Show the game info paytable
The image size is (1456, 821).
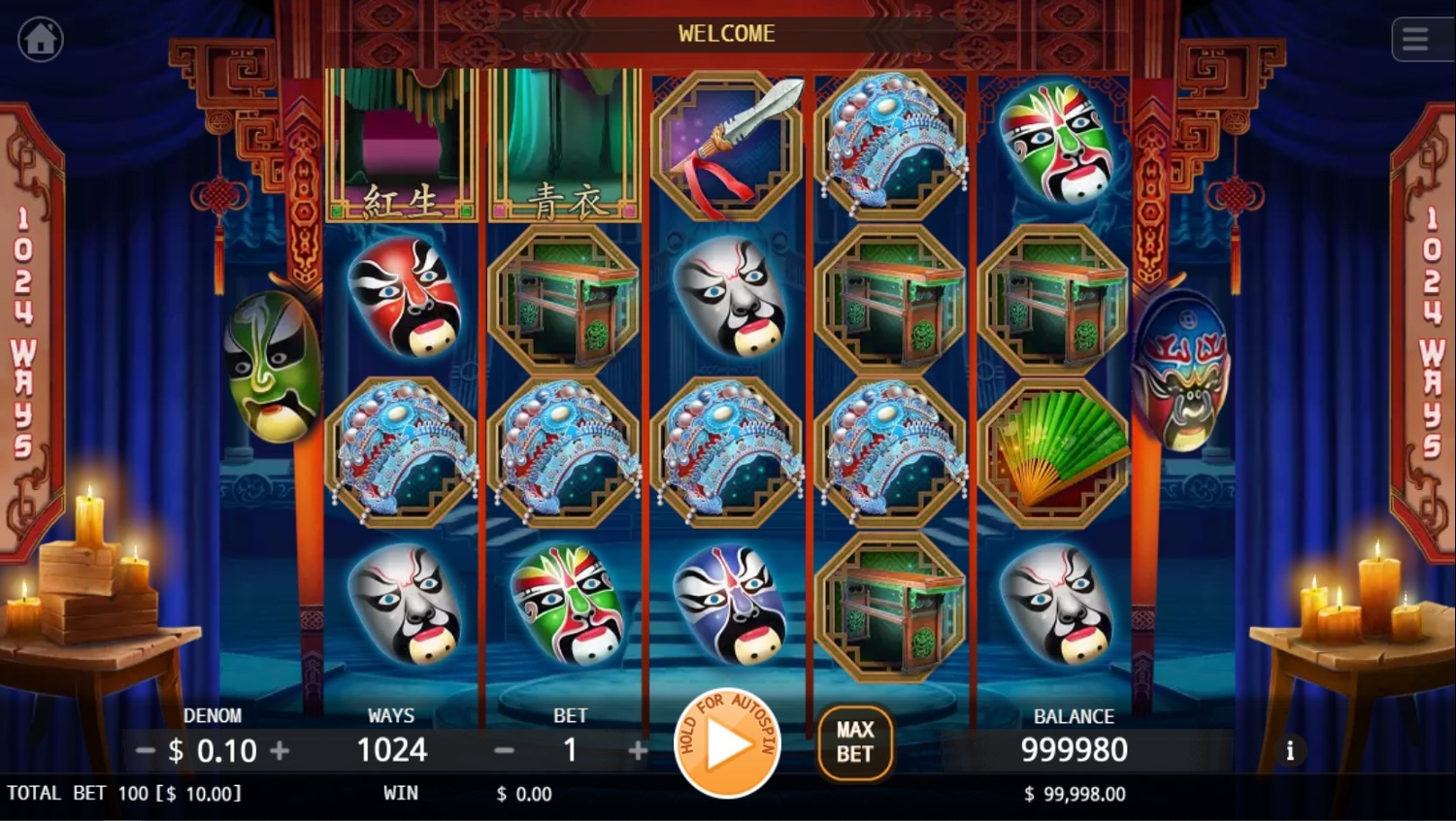1290,750
